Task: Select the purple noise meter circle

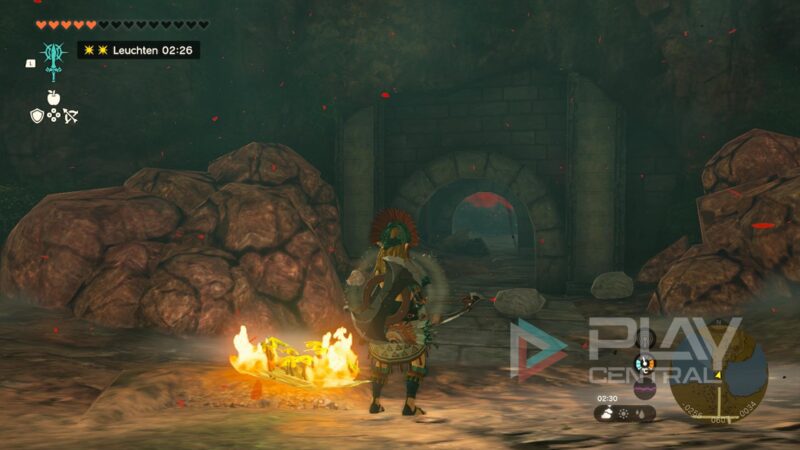Action: click(645, 387)
